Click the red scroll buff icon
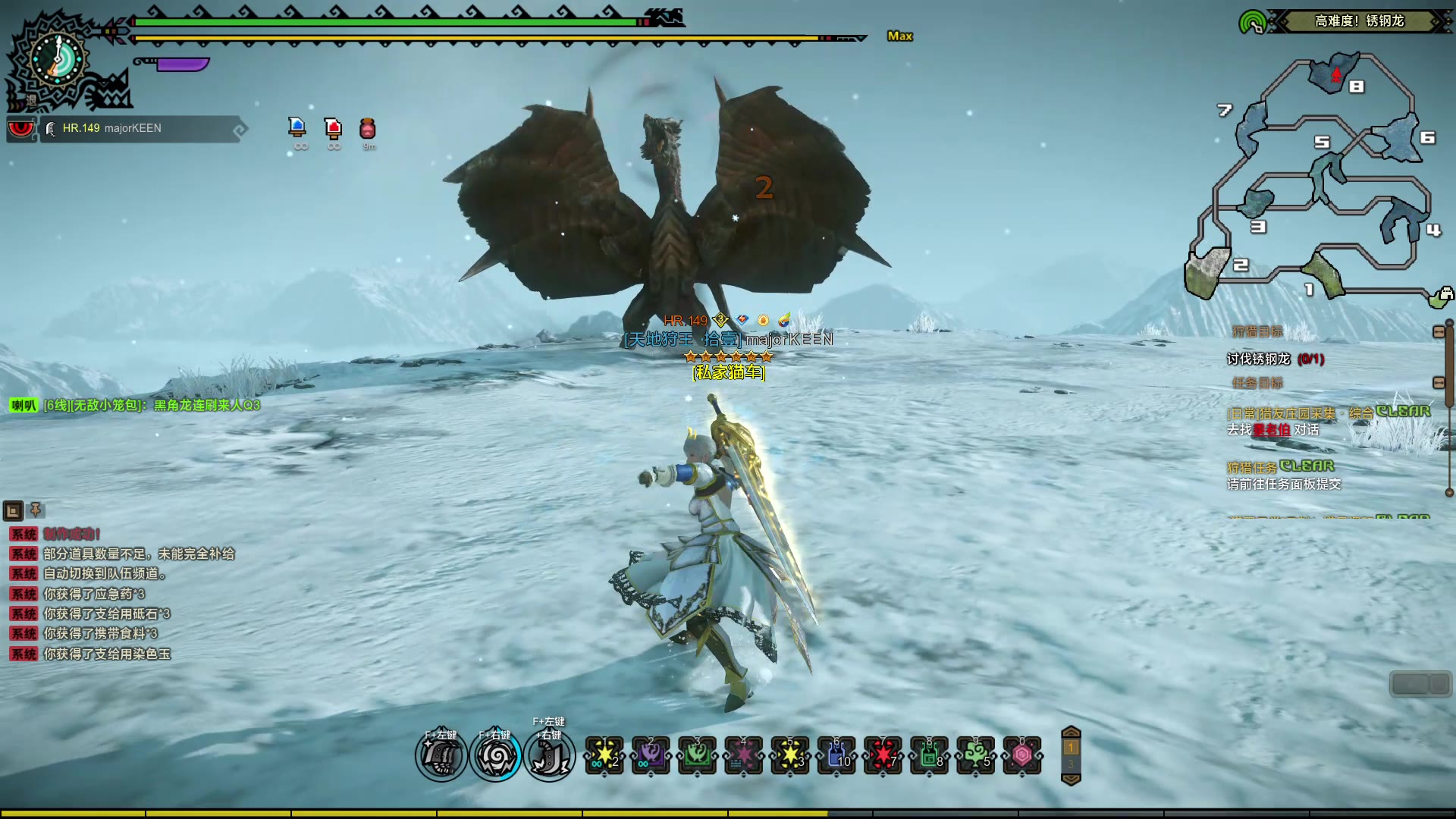The image size is (1456, 819). [x=333, y=127]
